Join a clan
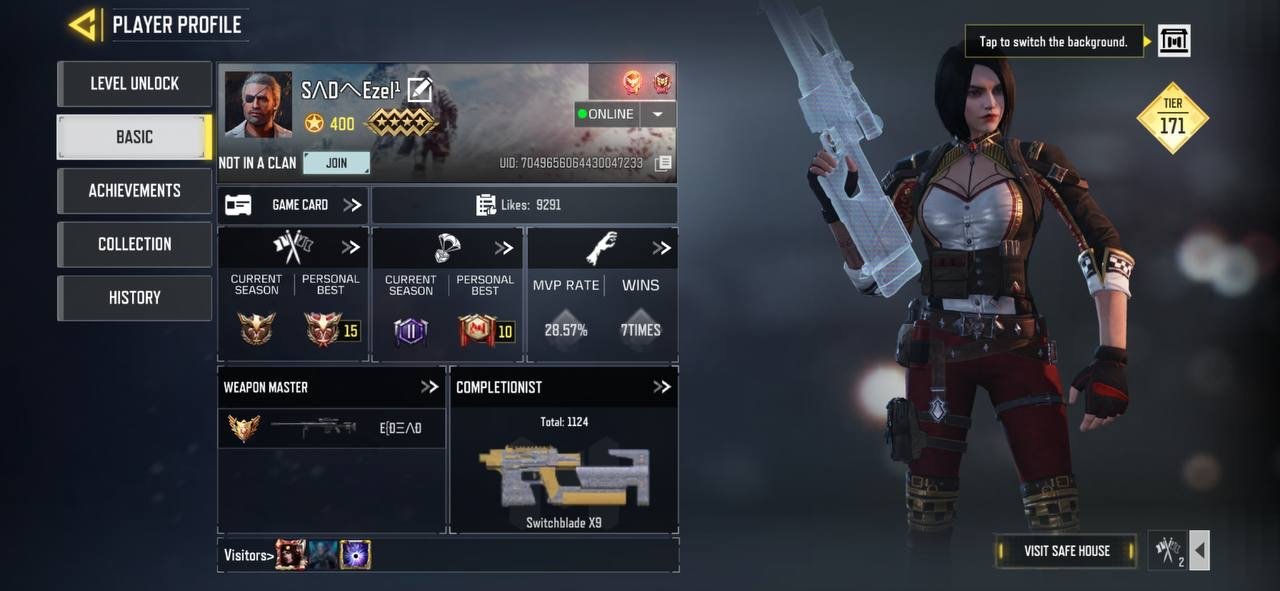This screenshot has height=591, width=1280. pos(336,163)
